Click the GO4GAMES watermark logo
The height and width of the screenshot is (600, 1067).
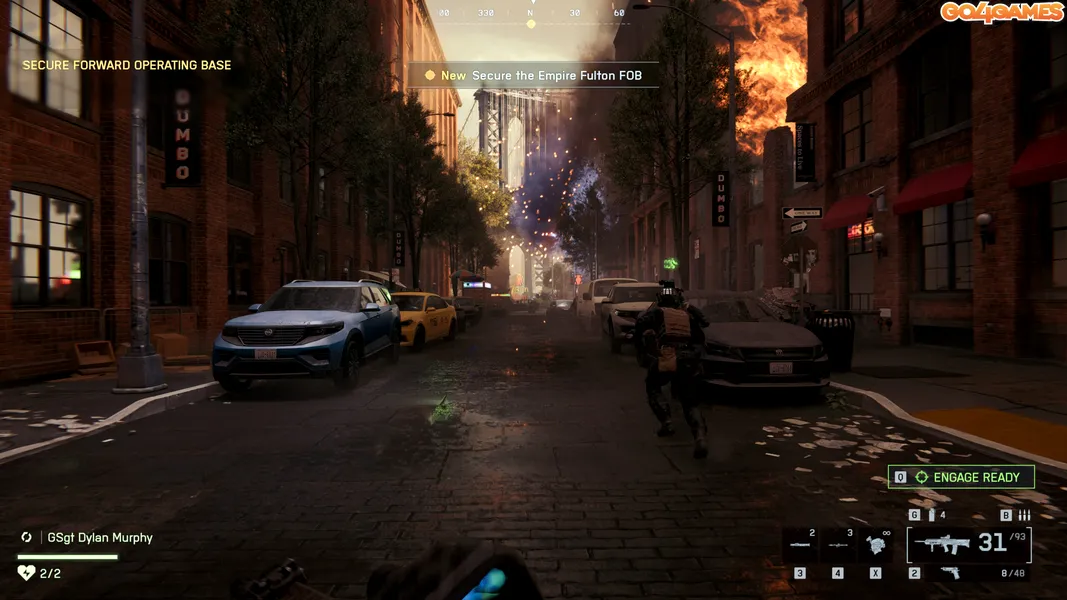(1000, 12)
